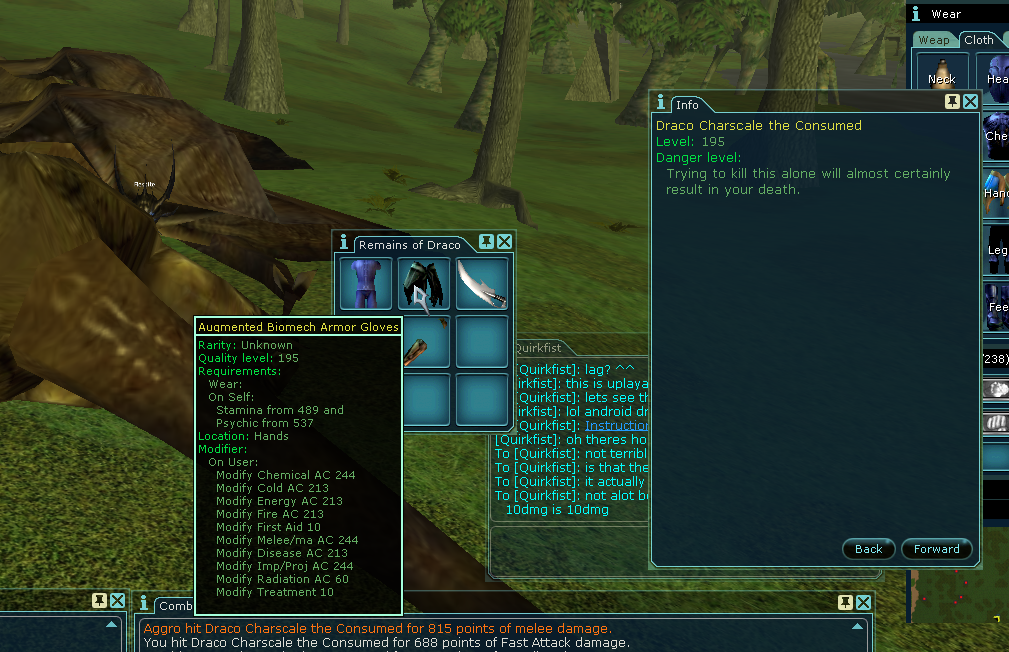Image resolution: width=1009 pixels, height=652 pixels.
Task: Go Forward in the Info window
Action: [x=936, y=549]
